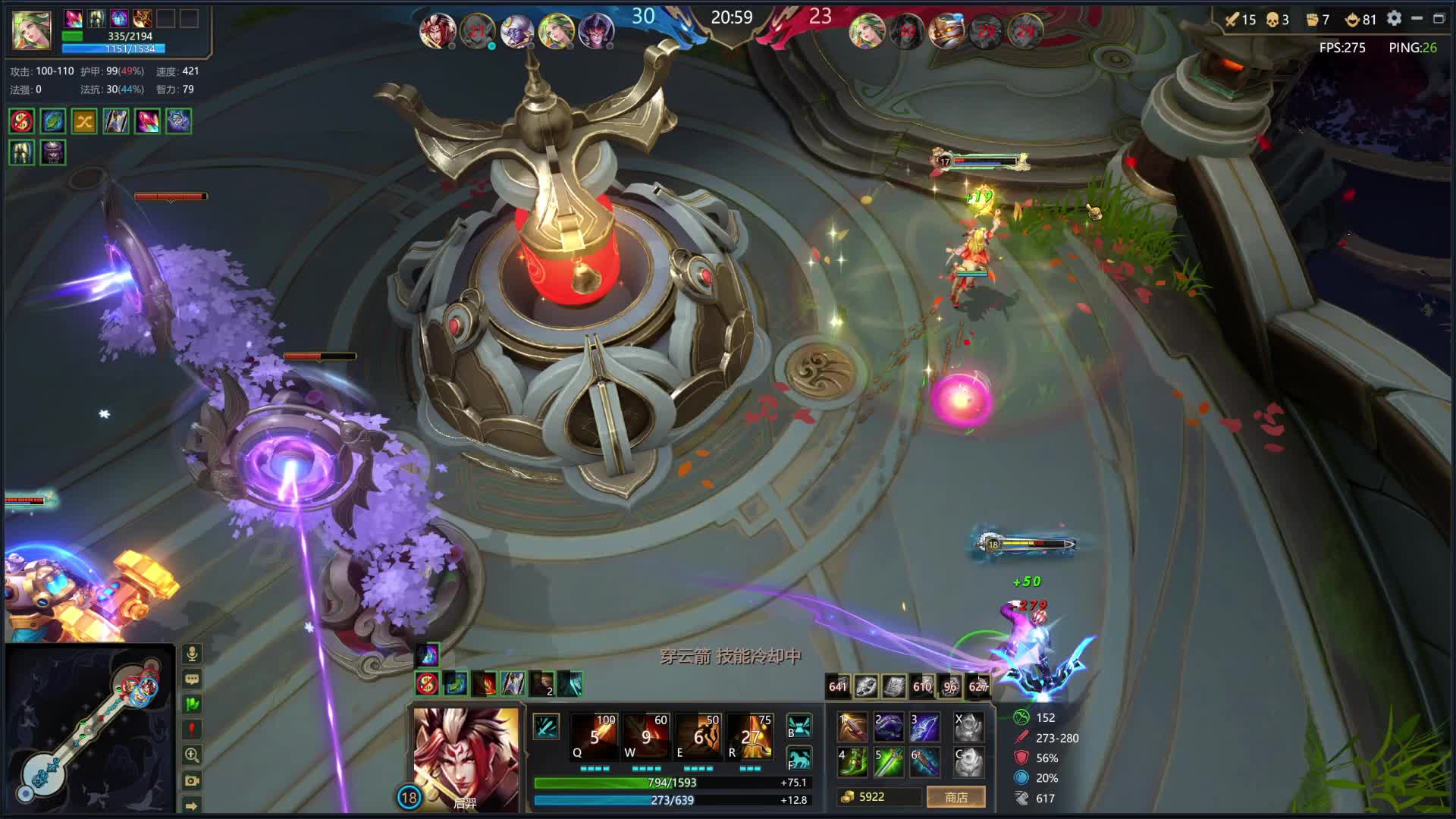Activate the F horse mount skill
The width and height of the screenshot is (1456, 819).
click(799, 759)
